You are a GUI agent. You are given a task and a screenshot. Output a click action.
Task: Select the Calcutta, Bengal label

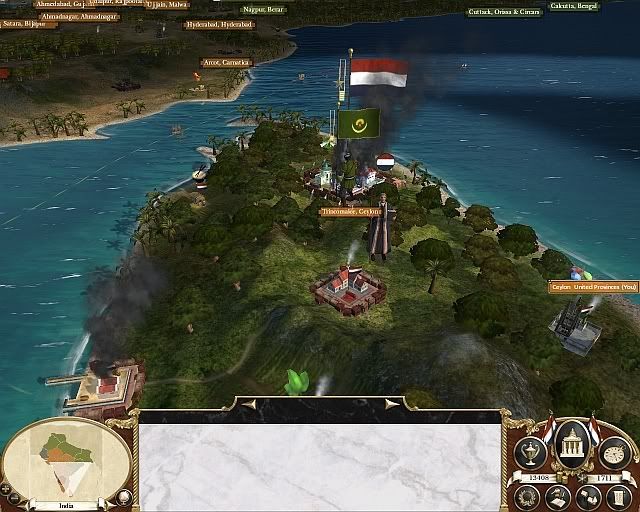574,6
